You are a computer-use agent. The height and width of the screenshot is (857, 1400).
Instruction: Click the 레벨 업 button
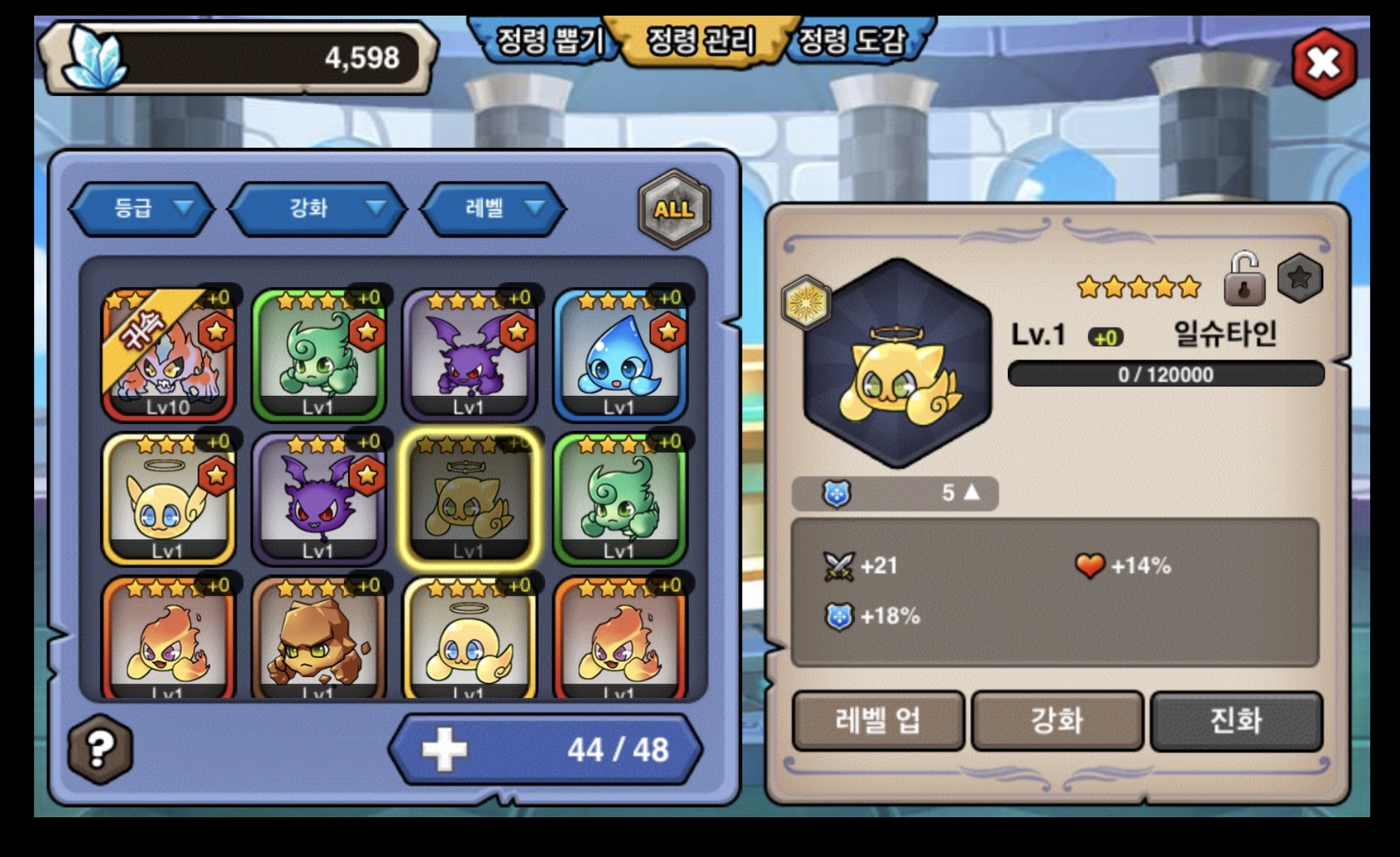pos(878,721)
